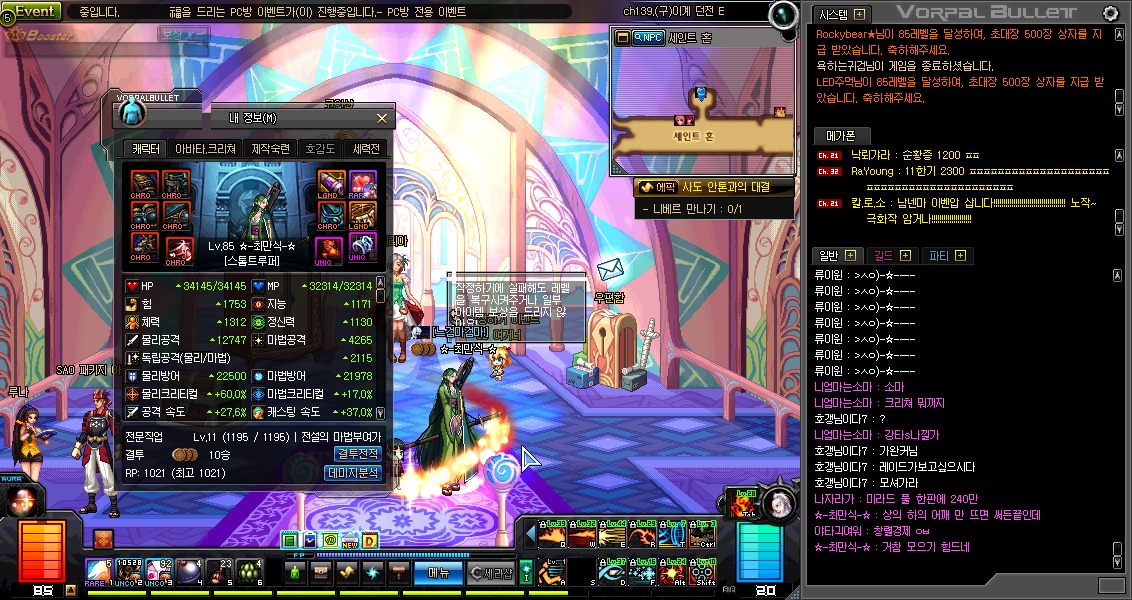1132x600 pixels.
Task: Open the 메뉴 button on the bottom bar
Action: [x=438, y=573]
